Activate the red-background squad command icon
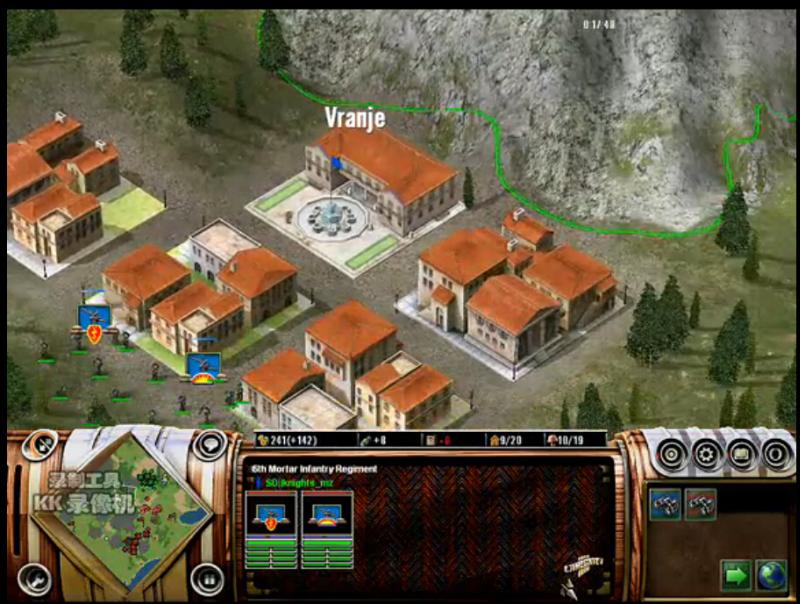This screenshot has height=604, width=800. [x=700, y=503]
